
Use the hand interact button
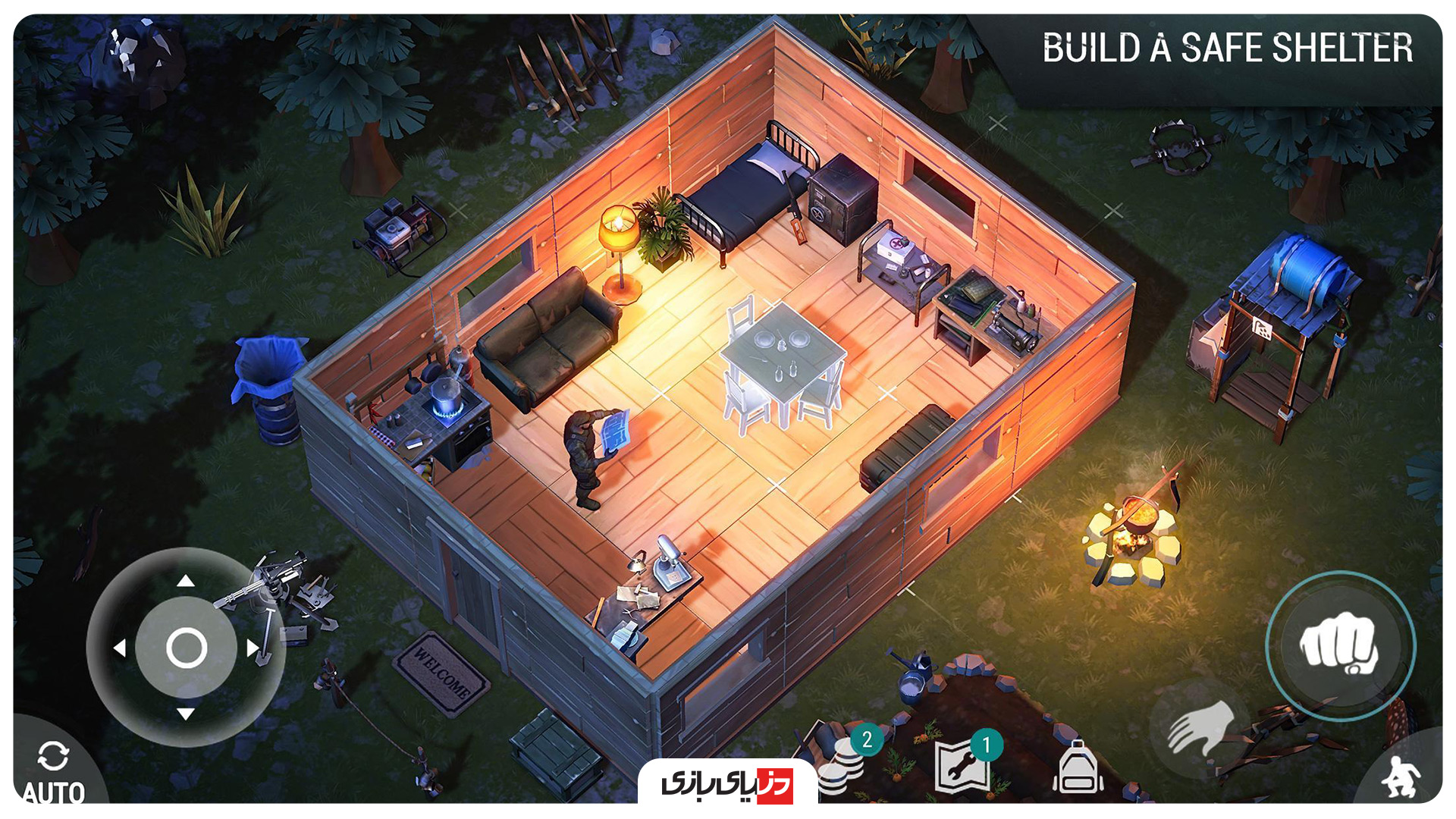coord(1200,726)
